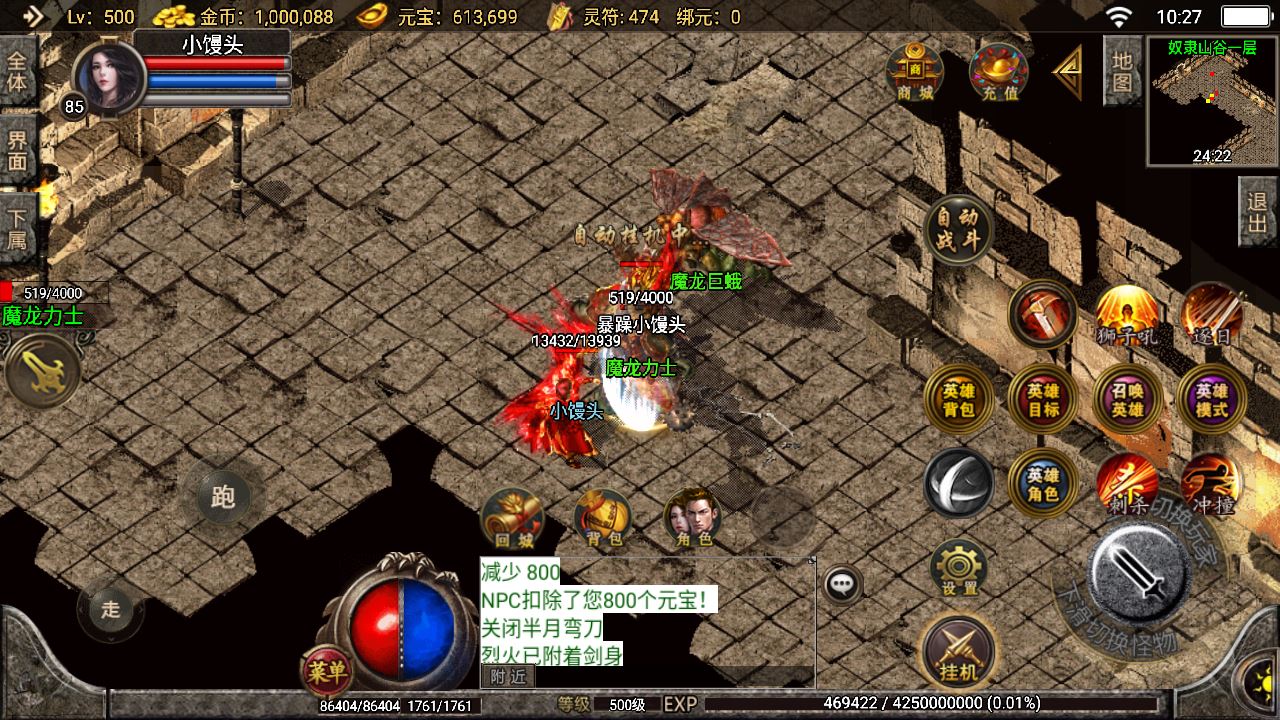Open the 背包 backpack
The height and width of the screenshot is (720, 1280).
tap(603, 519)
